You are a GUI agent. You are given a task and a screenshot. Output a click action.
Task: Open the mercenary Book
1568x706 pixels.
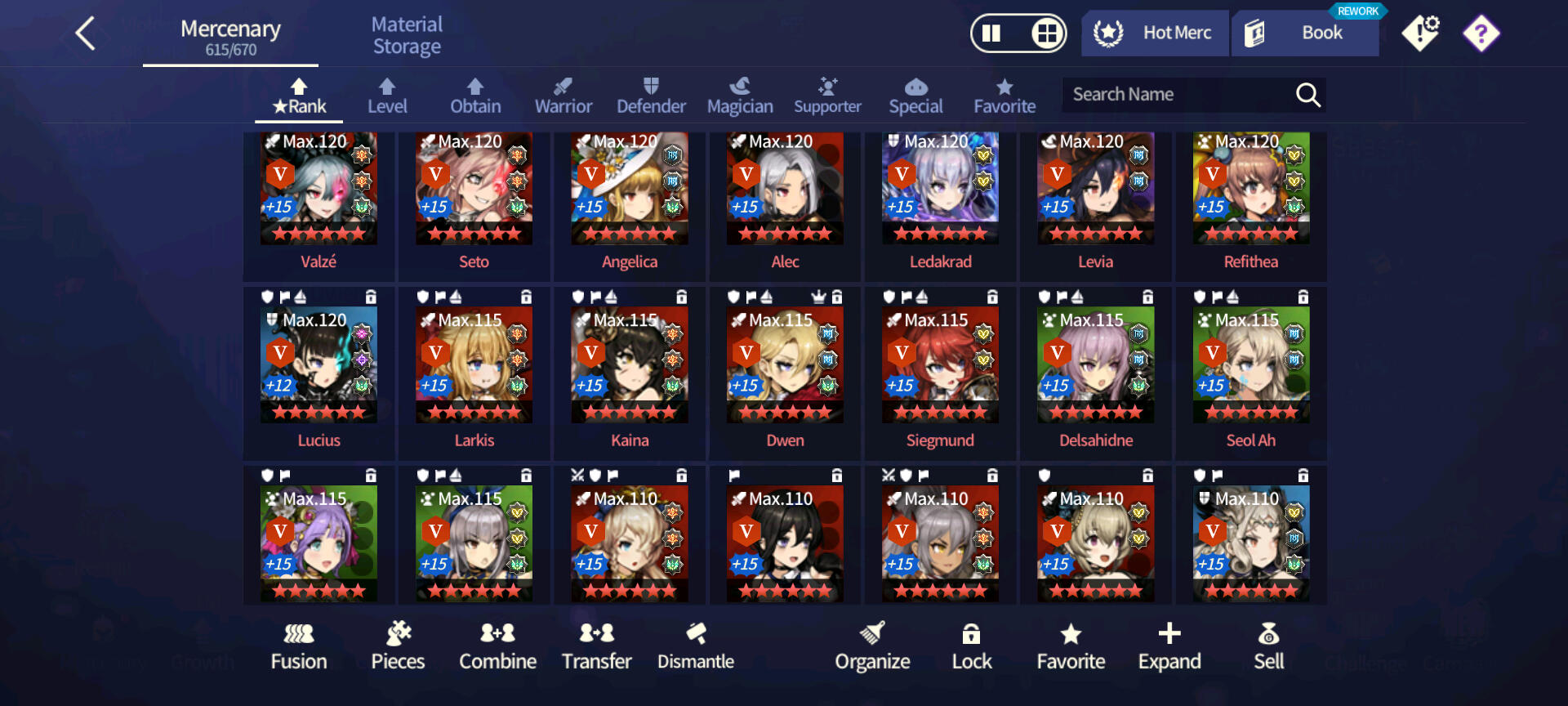1305,34
